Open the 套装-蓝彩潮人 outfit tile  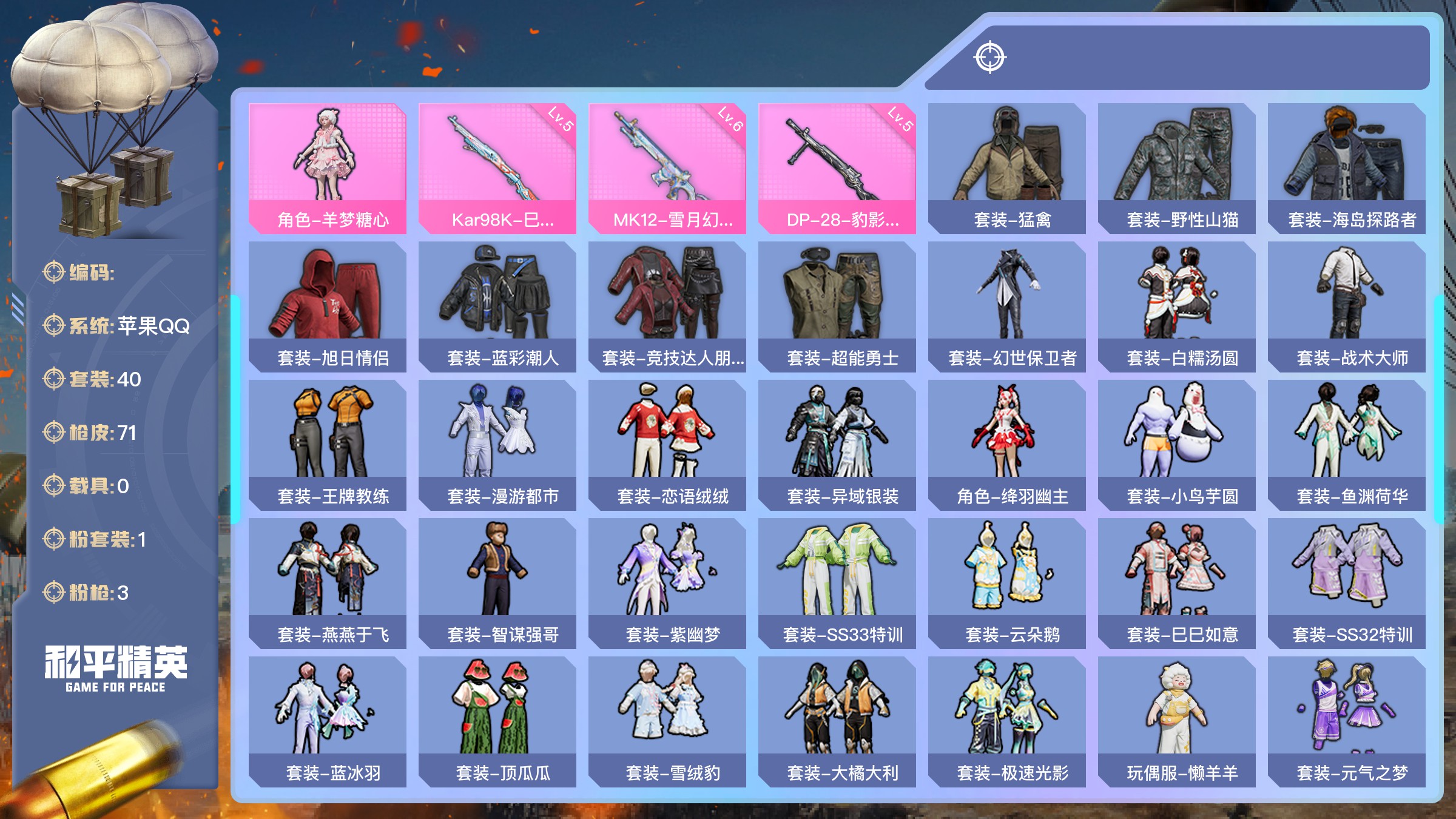click(497, 306)
